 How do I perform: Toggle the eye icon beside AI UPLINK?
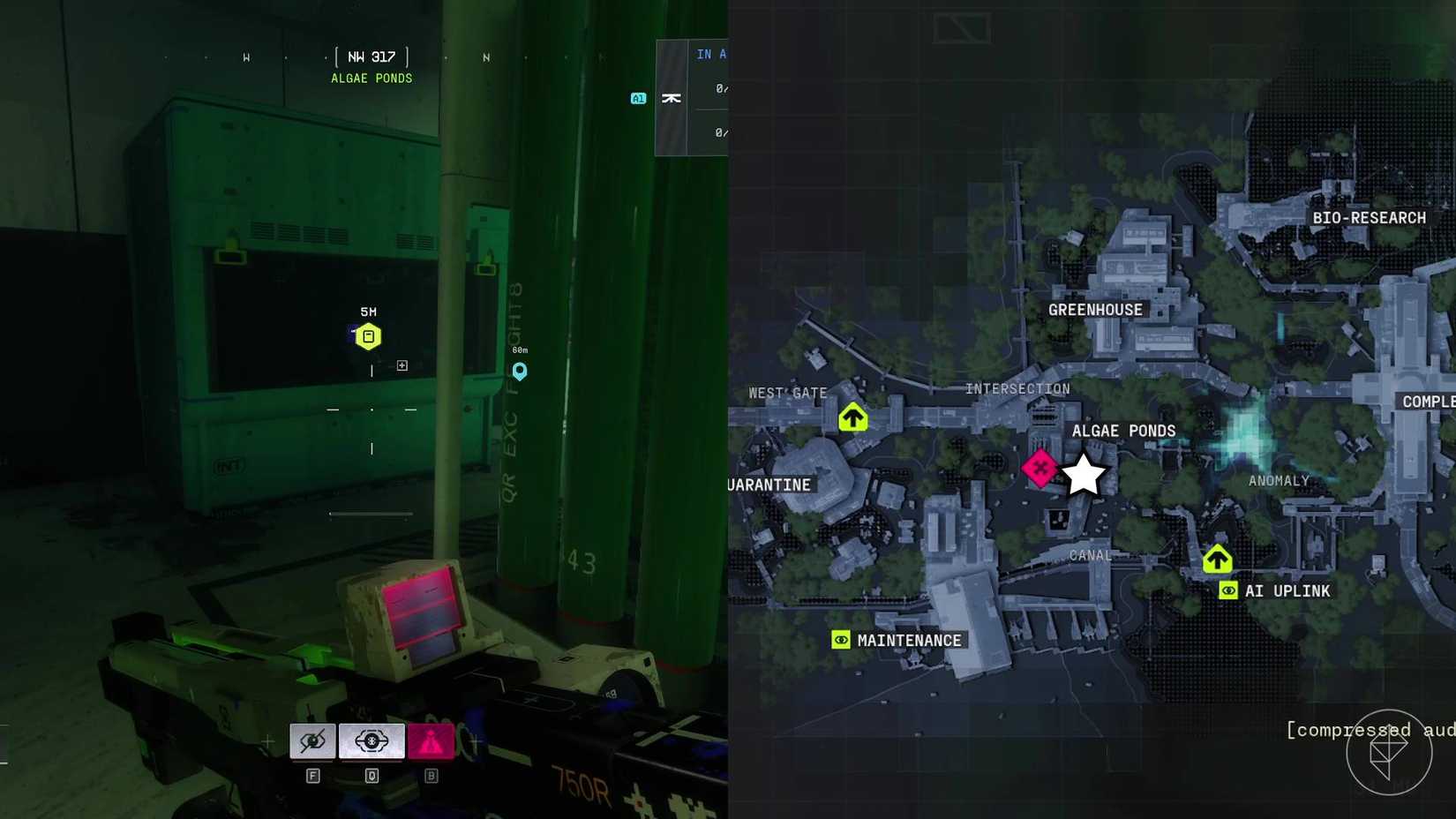pos(1227,590)
